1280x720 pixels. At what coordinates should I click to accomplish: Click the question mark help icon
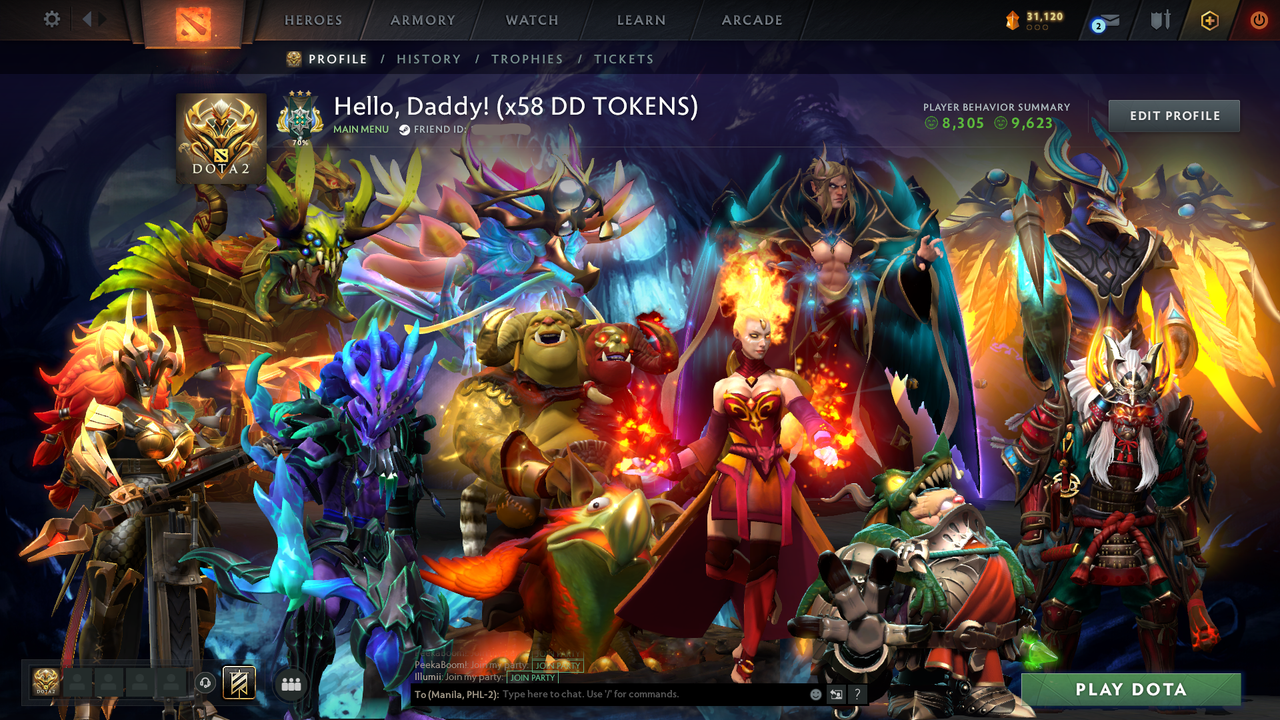click(856, 693)
